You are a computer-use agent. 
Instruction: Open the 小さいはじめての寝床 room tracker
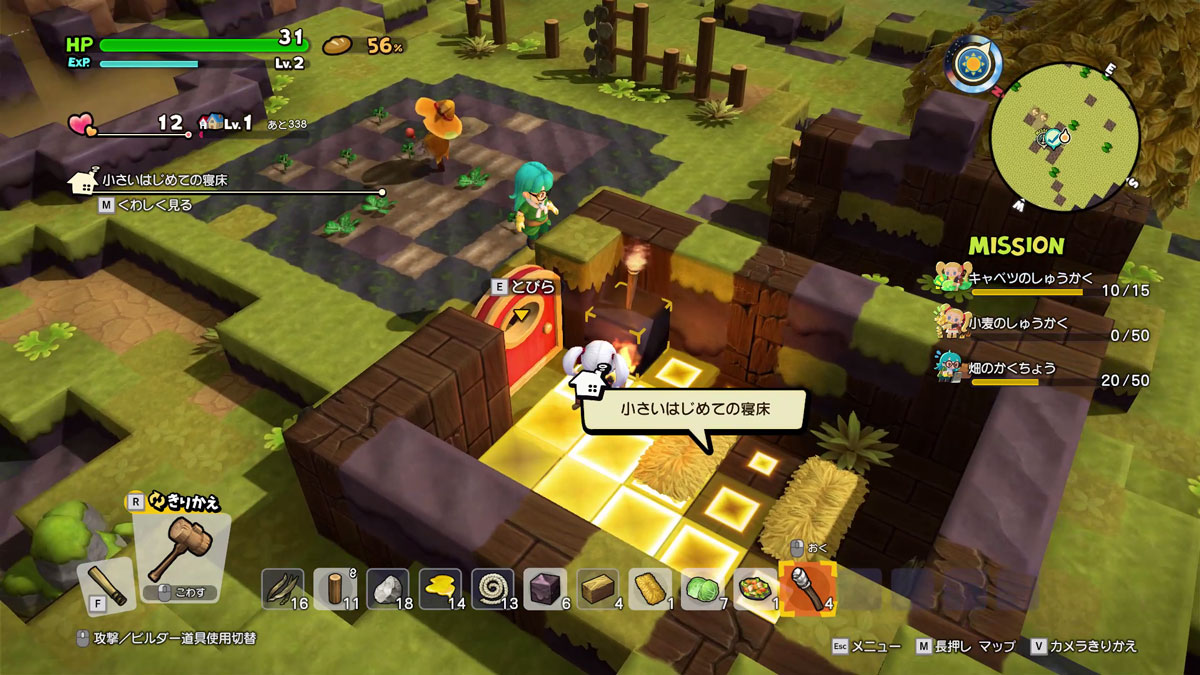pyautogui.click(x=164, y=181)
